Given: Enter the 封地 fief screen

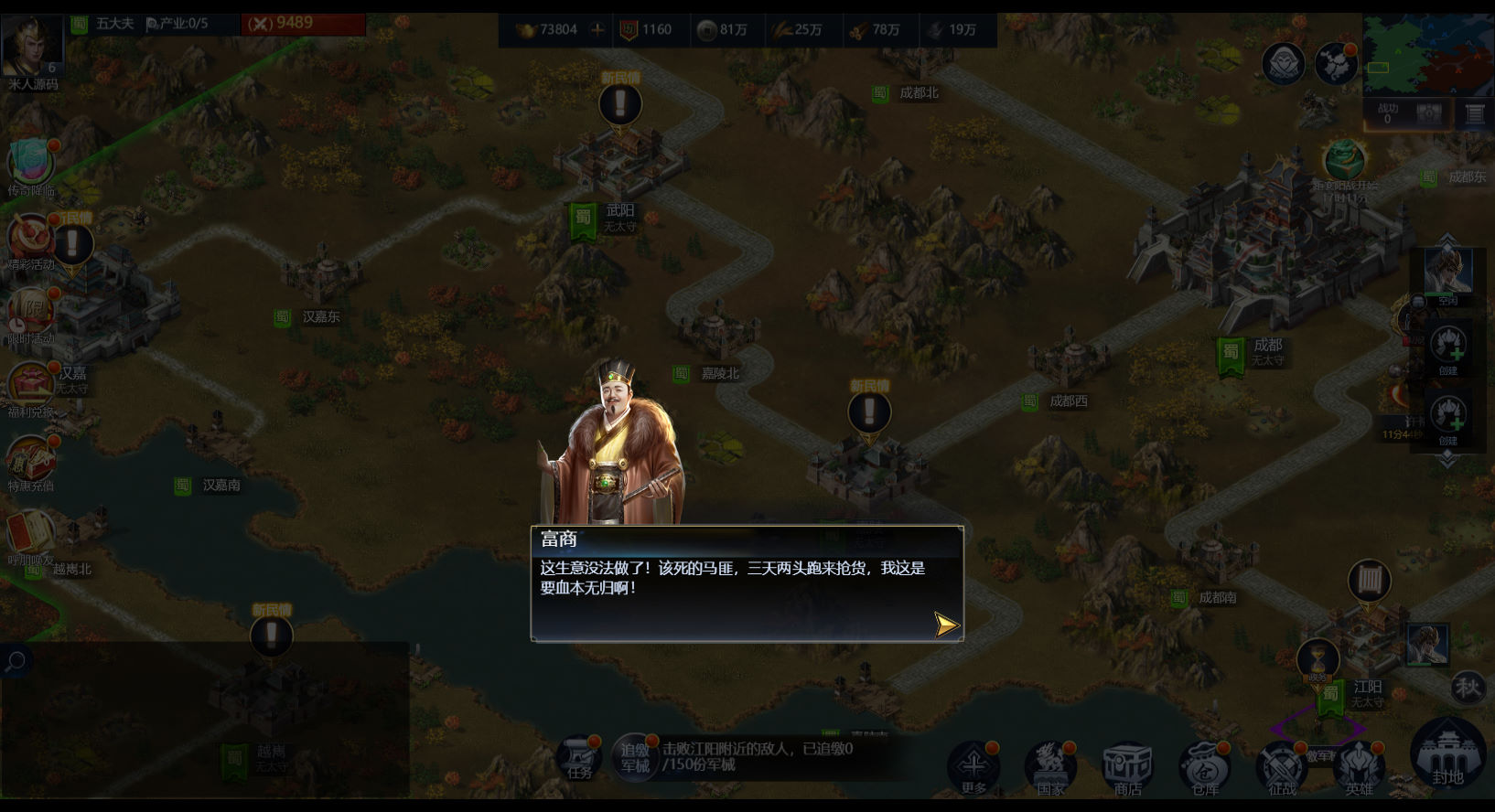Looking at the screenshot, I should tap(1447, 754).
